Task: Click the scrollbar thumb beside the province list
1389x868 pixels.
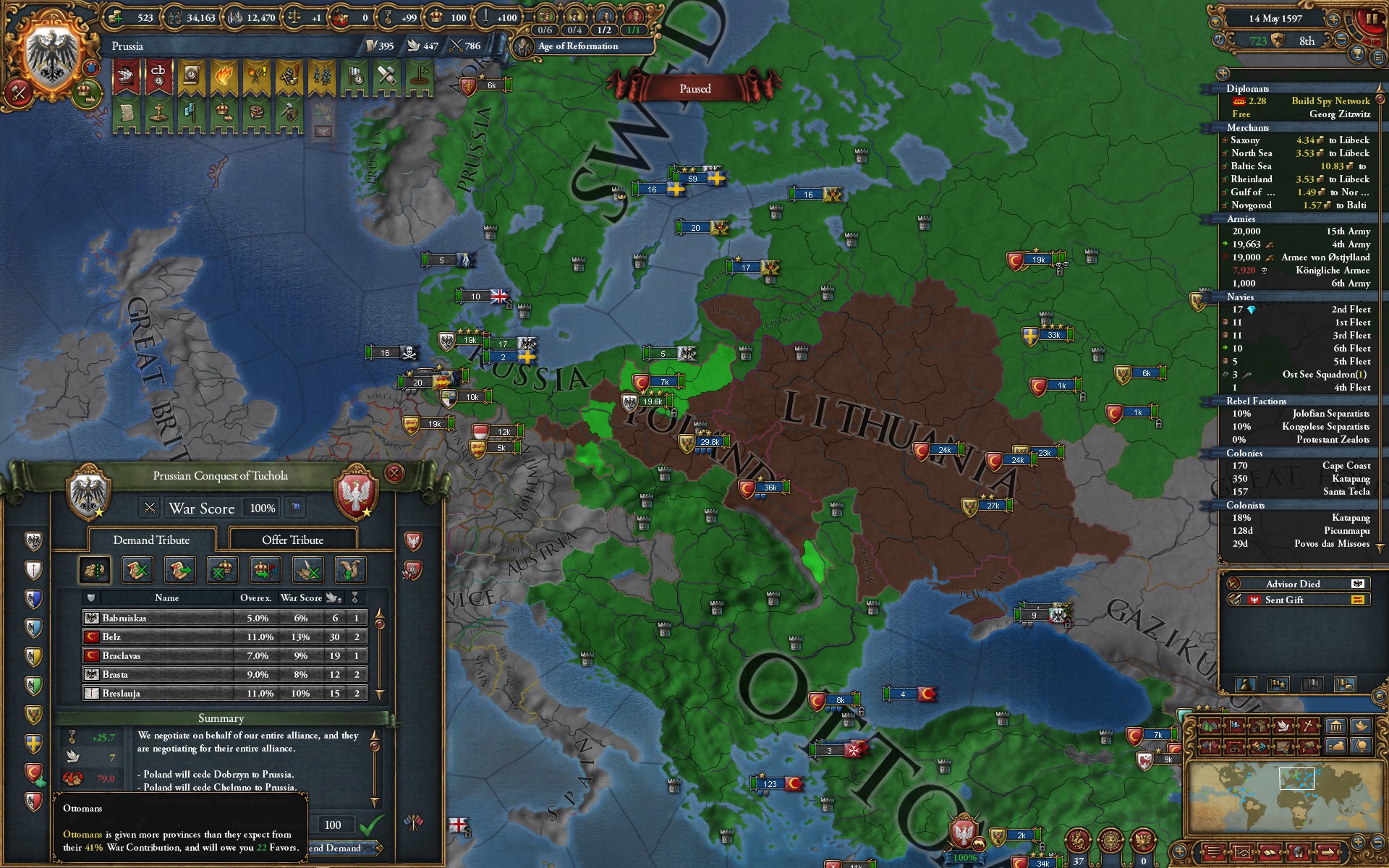Action: (x=380, y=623)
